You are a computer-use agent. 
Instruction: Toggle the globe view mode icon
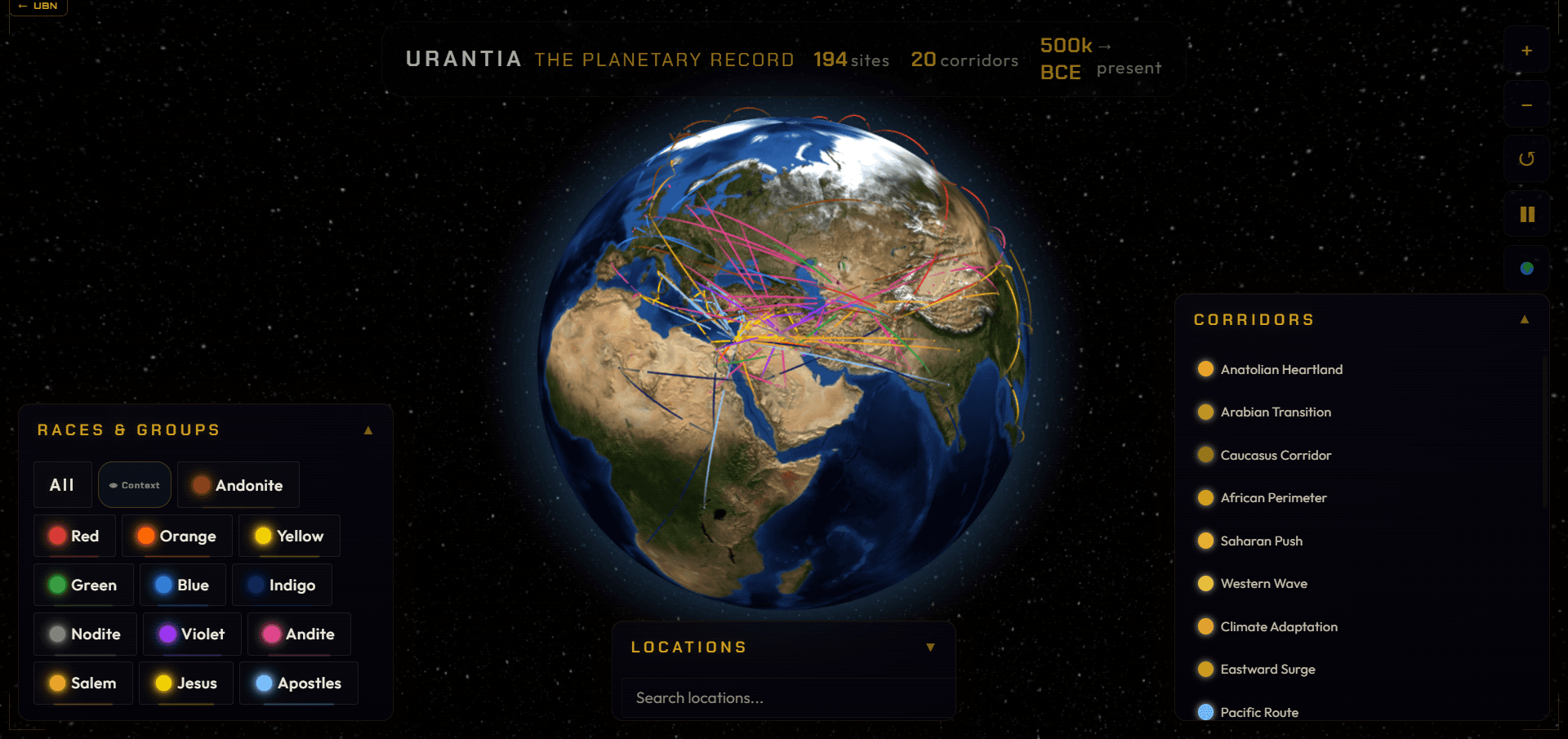[1526, 267]
